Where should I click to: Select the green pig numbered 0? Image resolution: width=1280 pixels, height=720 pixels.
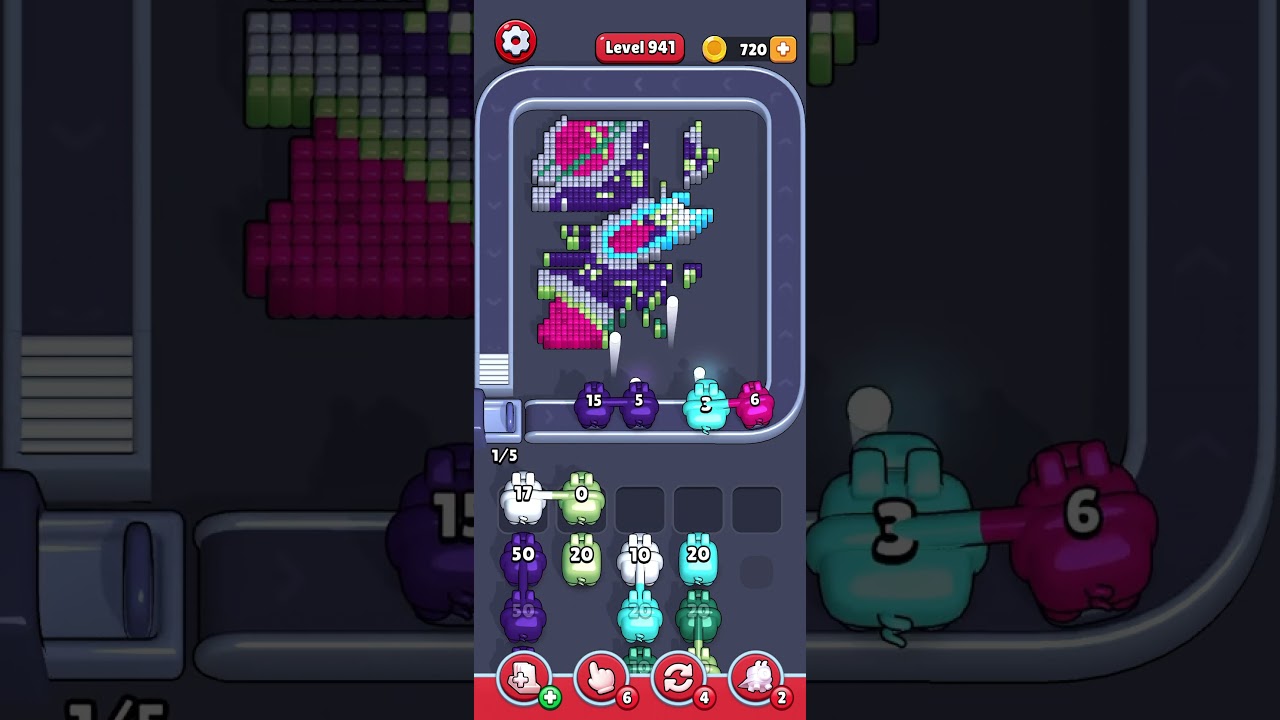click(581, 499)
